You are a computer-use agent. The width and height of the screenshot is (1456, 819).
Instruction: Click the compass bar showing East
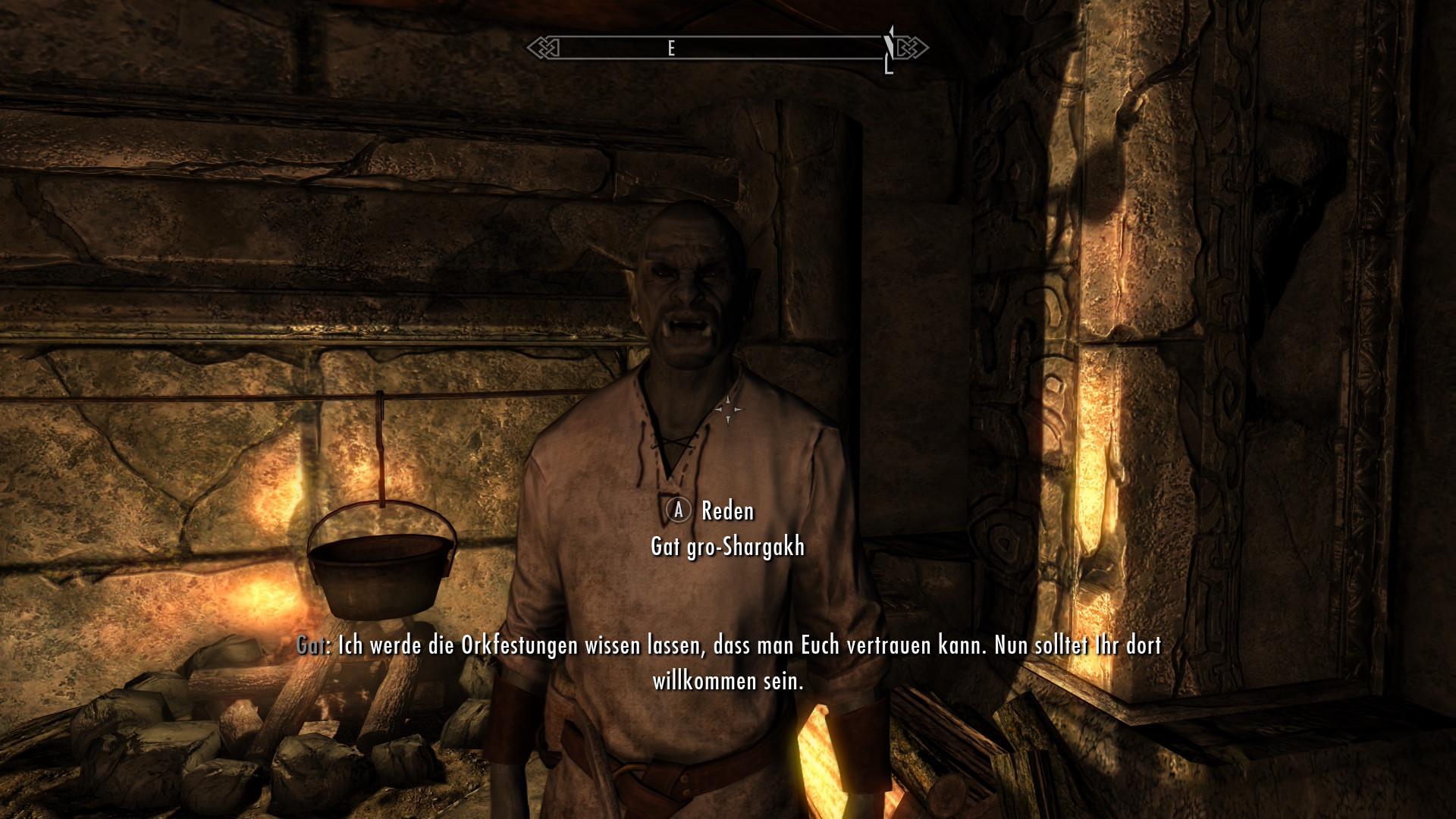[726, 49]
